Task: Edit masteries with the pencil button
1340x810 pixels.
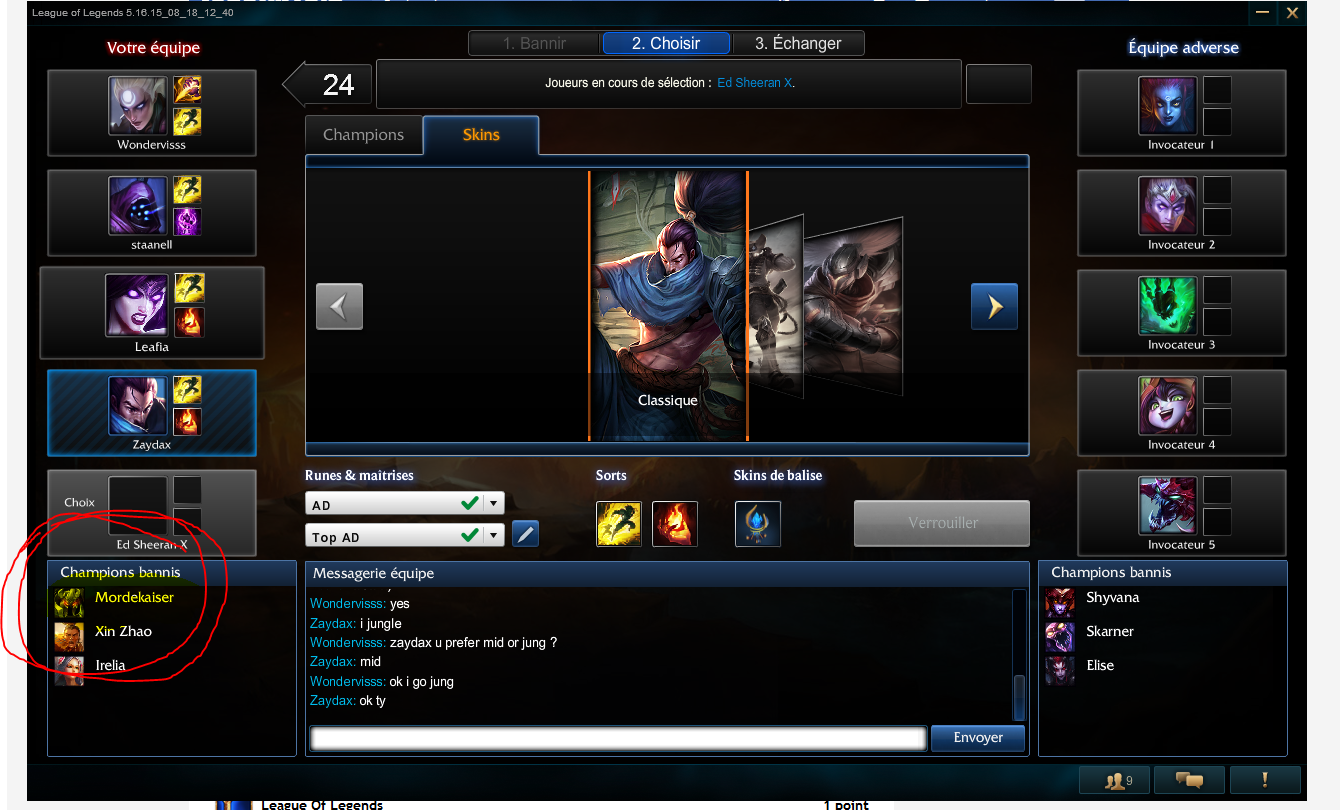Action: point(525,534)
